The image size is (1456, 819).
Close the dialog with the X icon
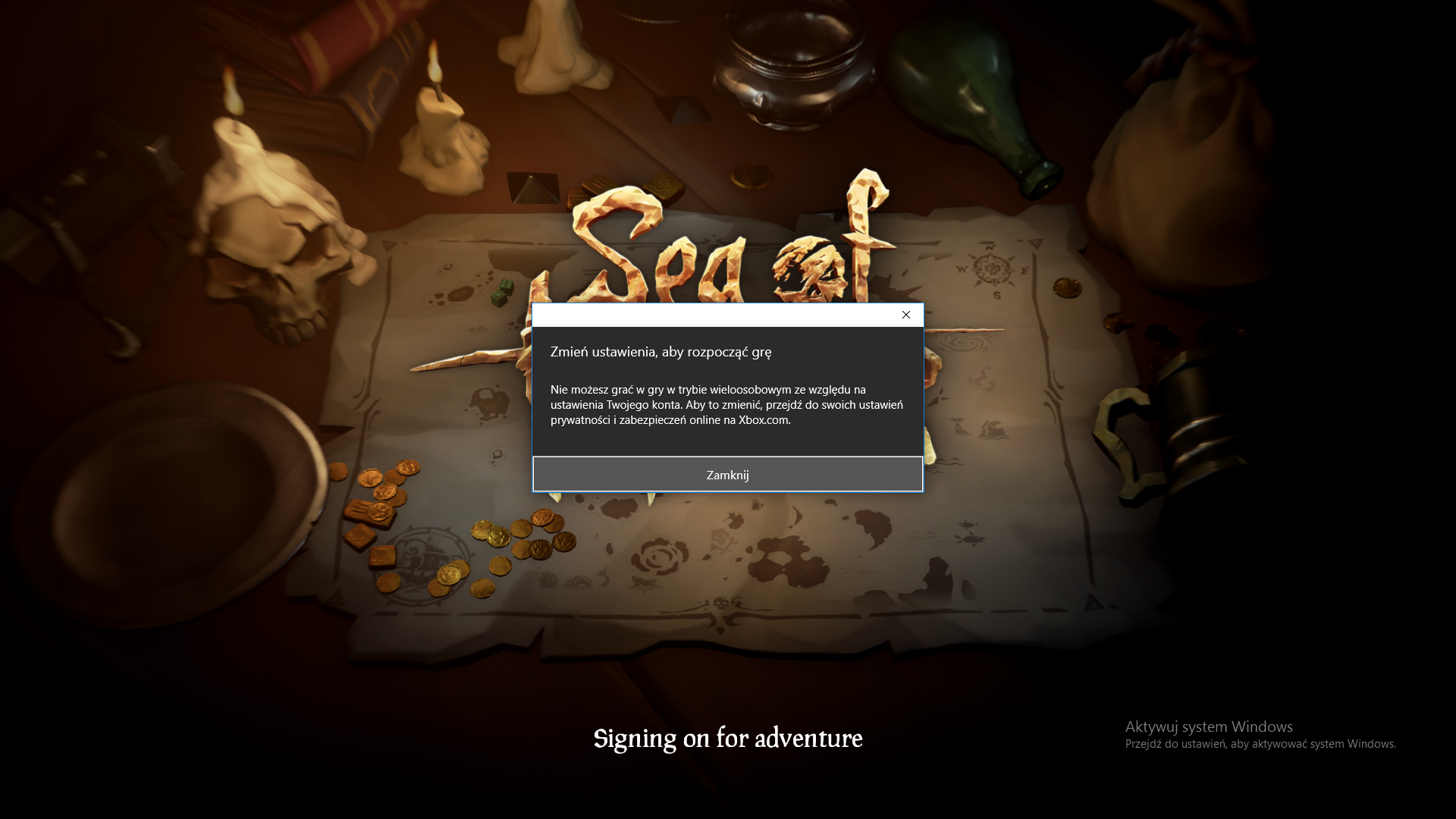click(x=905, y=315)
